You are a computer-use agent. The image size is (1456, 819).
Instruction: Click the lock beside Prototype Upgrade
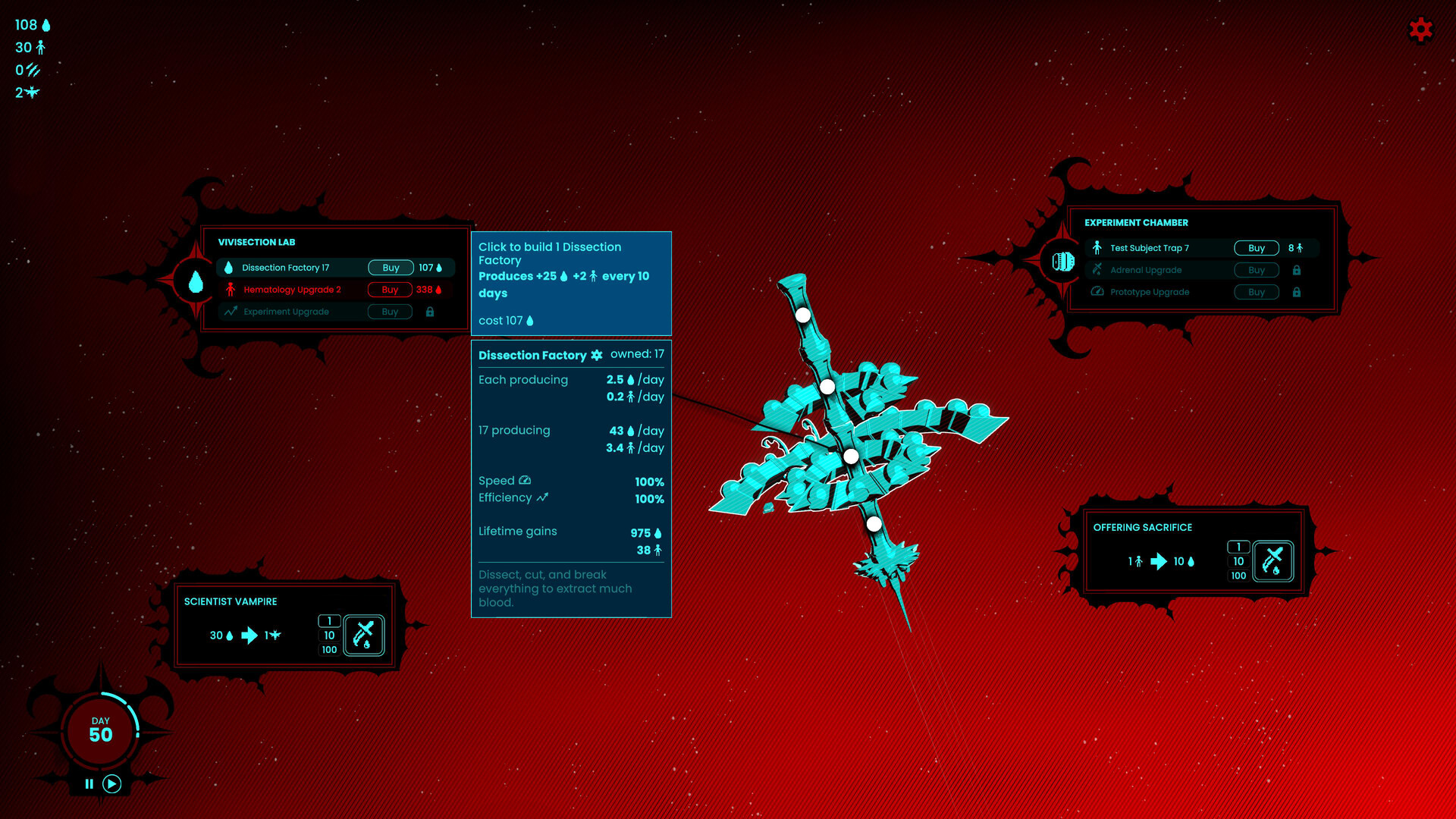[x=1298, y=292]
